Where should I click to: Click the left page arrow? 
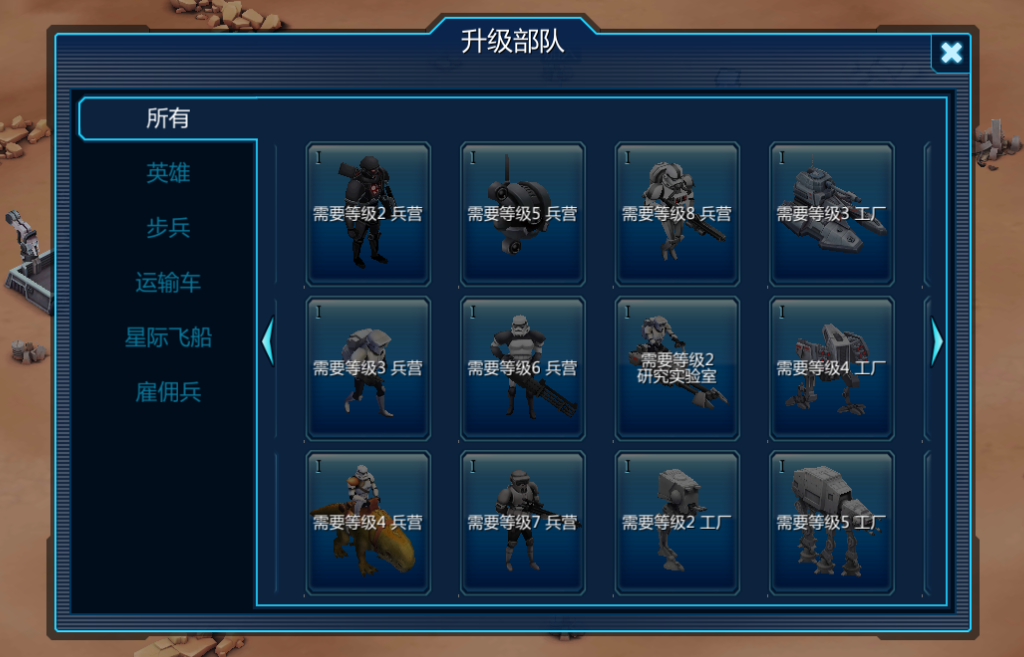267,342
